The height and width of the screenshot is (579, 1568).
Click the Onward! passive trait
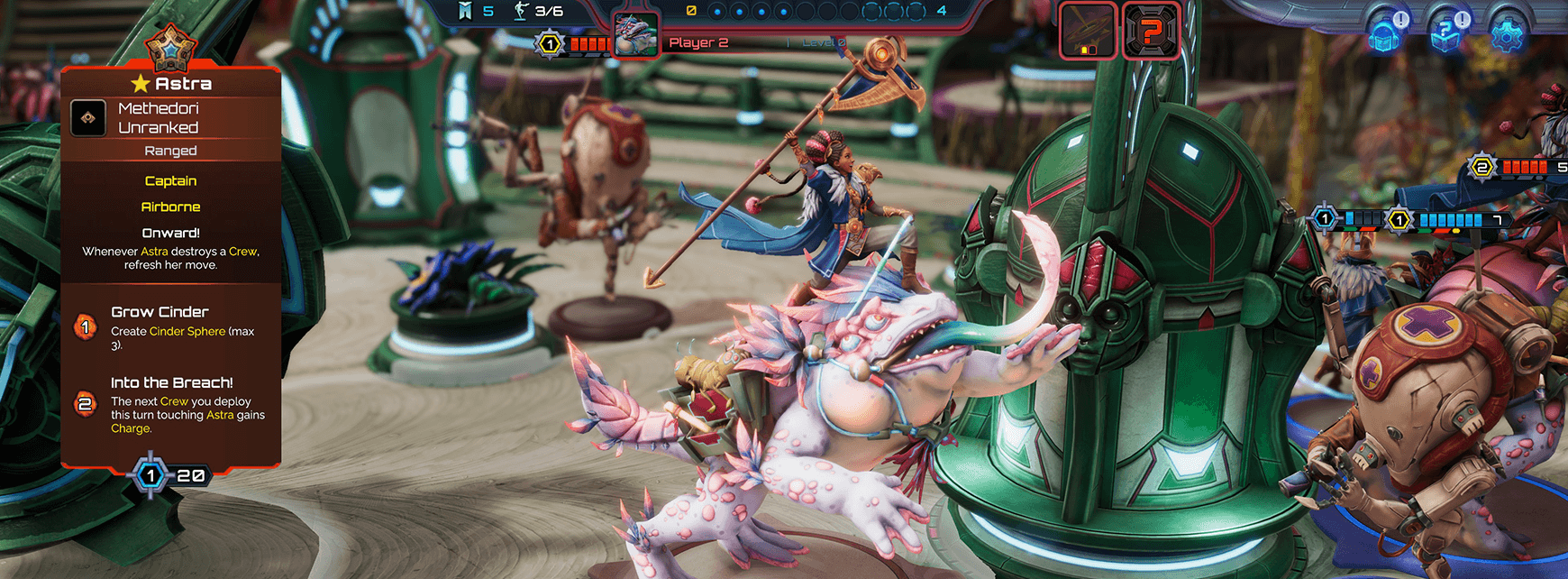click(170, 233)
